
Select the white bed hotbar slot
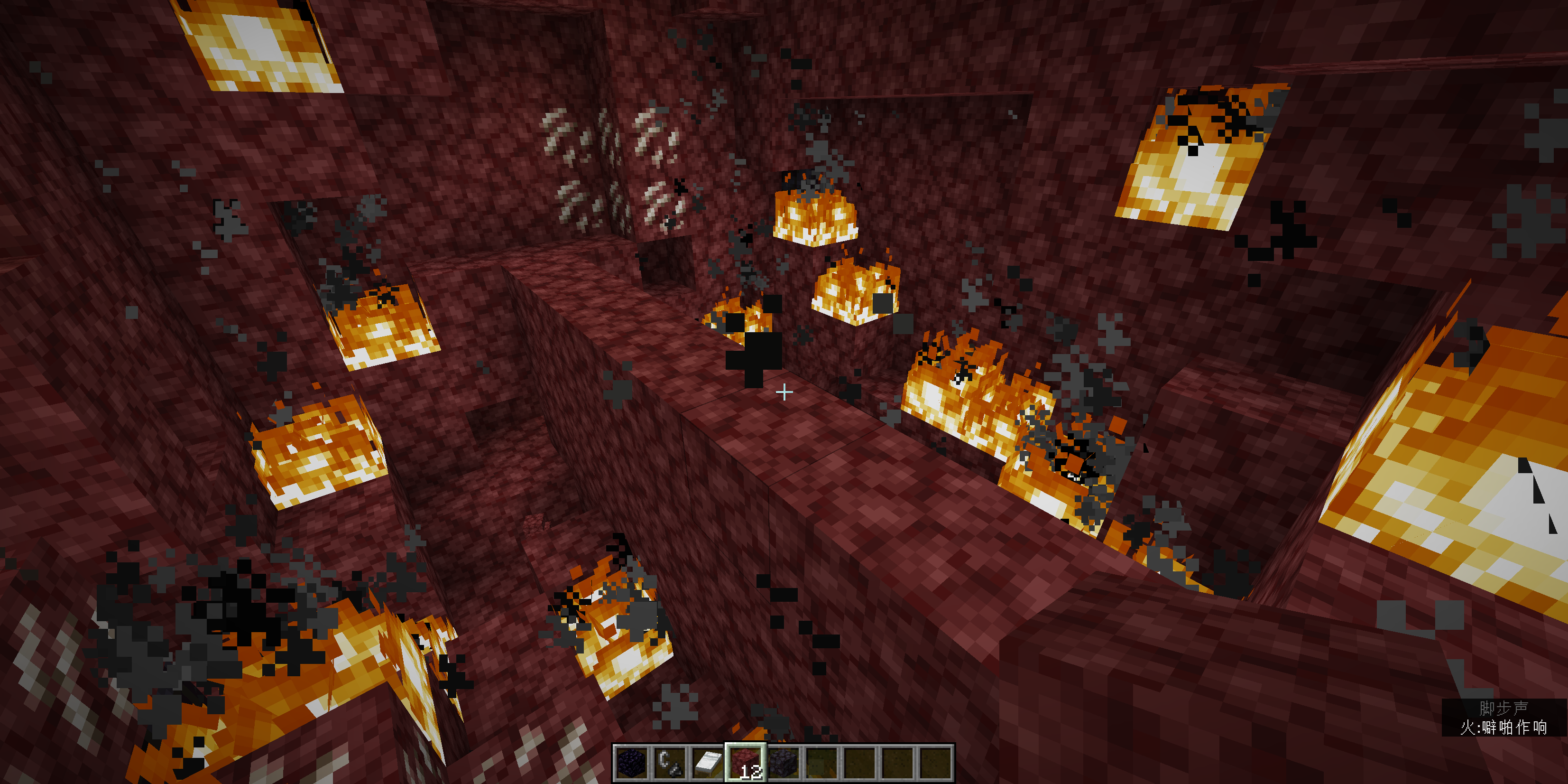click(x=707, y=763)
